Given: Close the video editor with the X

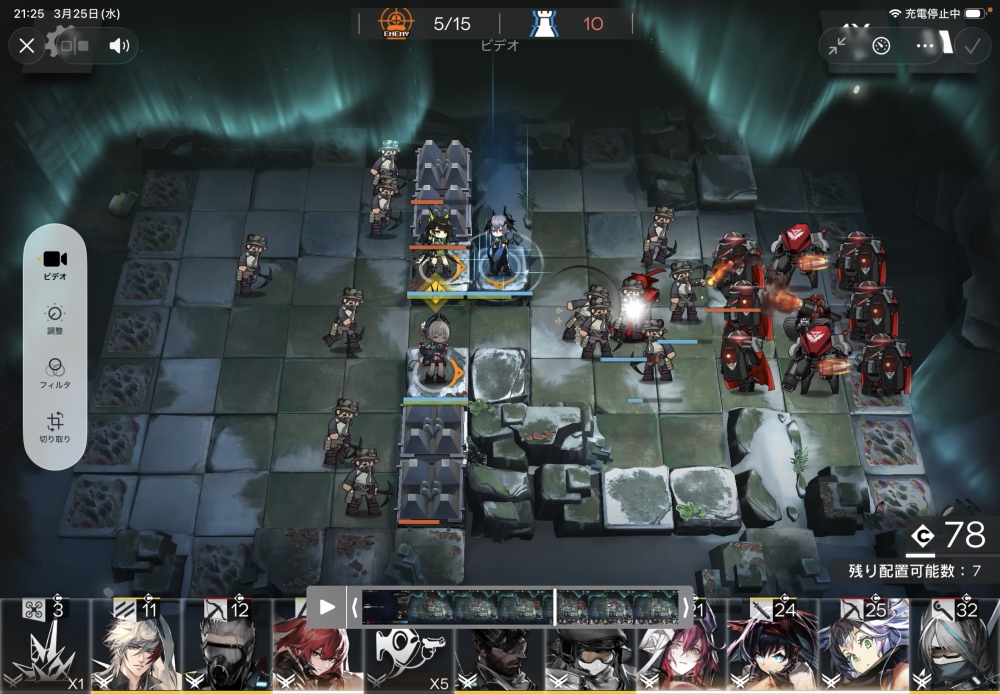Looking at the screenshot, I should (x=27, y=45).
